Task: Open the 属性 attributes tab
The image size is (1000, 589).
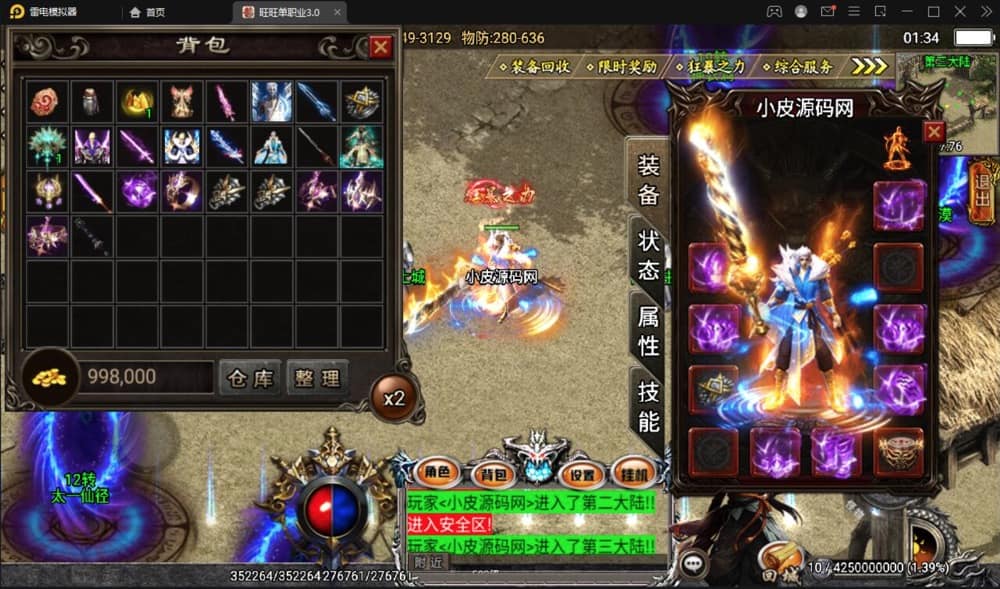Action: (648, 331)
